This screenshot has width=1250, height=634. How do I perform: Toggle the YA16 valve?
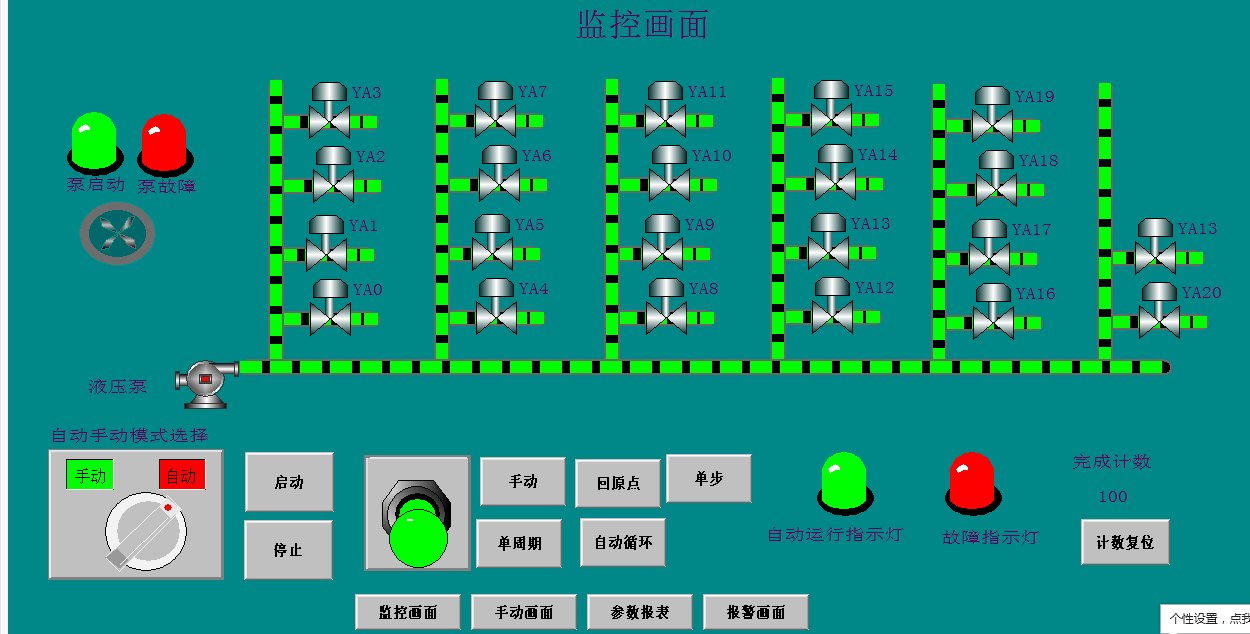tap(993, 312)
